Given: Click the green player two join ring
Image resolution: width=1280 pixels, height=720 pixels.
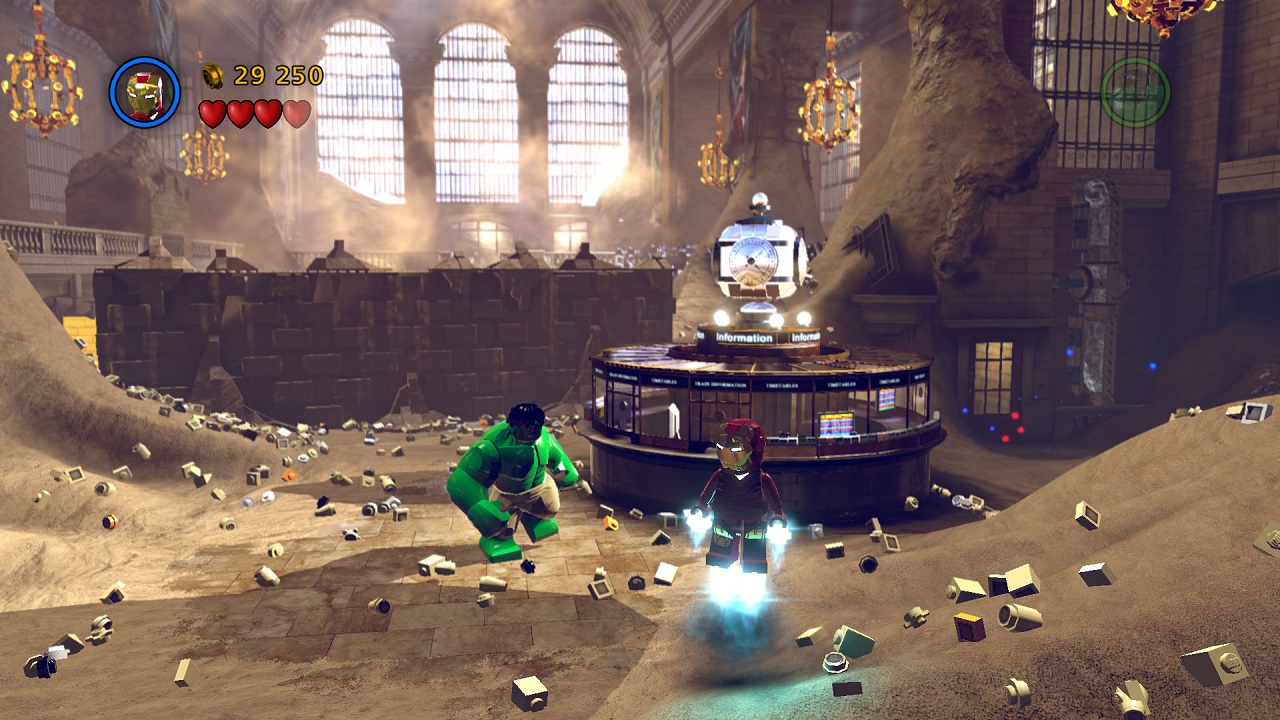Looking at the screenshot, I should click(x=1135, y=92).
